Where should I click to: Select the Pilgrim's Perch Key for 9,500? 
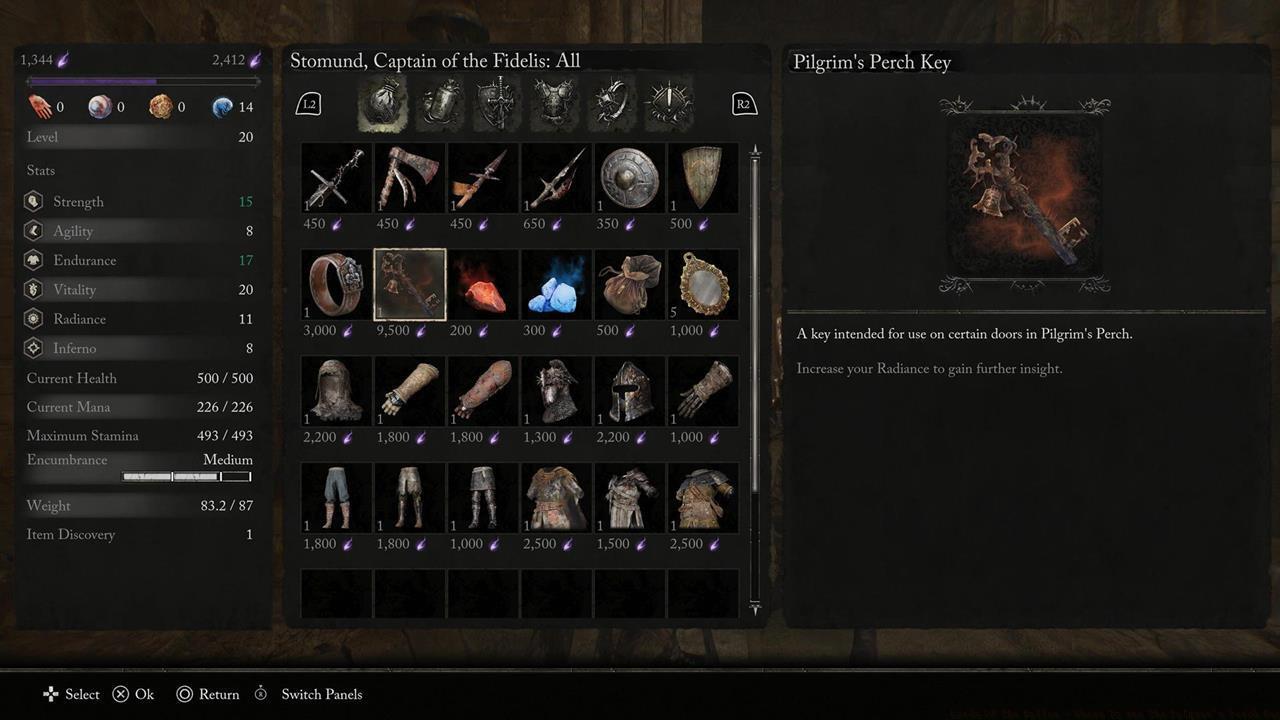[410, 285]
